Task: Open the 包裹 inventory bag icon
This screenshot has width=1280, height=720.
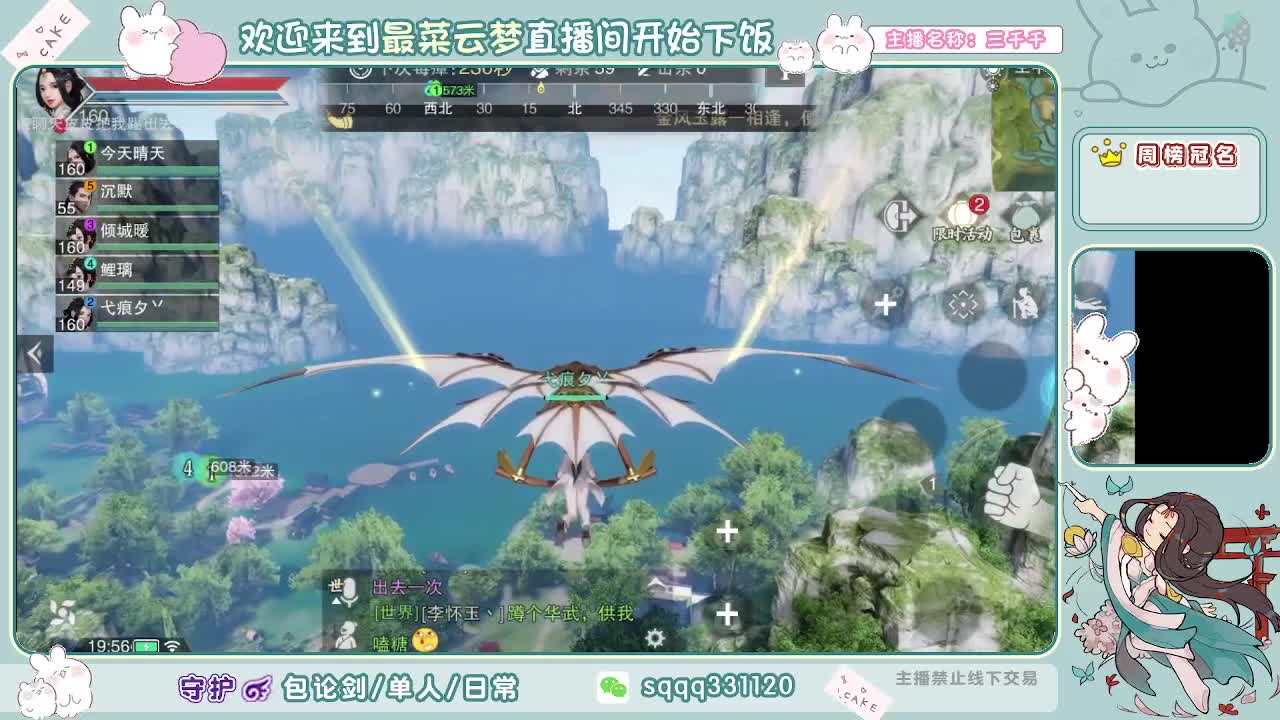Action: [x=1027, y=213]
